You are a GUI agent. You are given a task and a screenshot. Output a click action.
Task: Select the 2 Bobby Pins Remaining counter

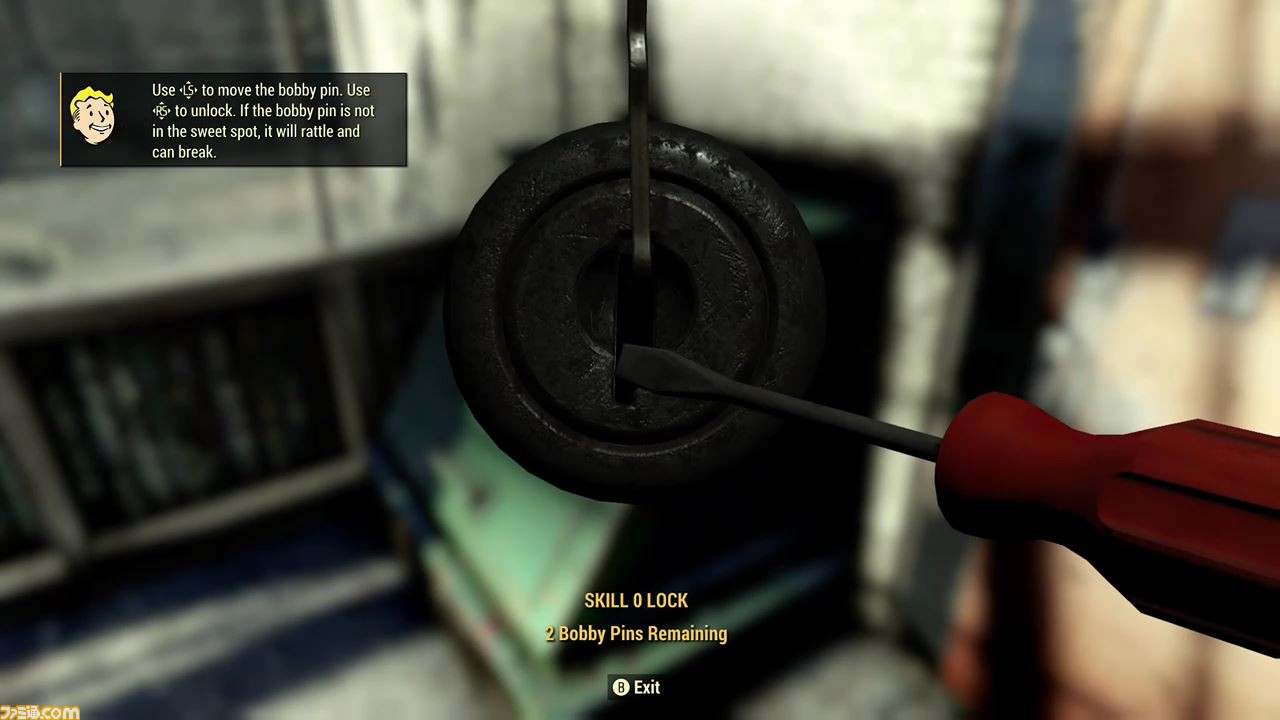tap(636, 633)
